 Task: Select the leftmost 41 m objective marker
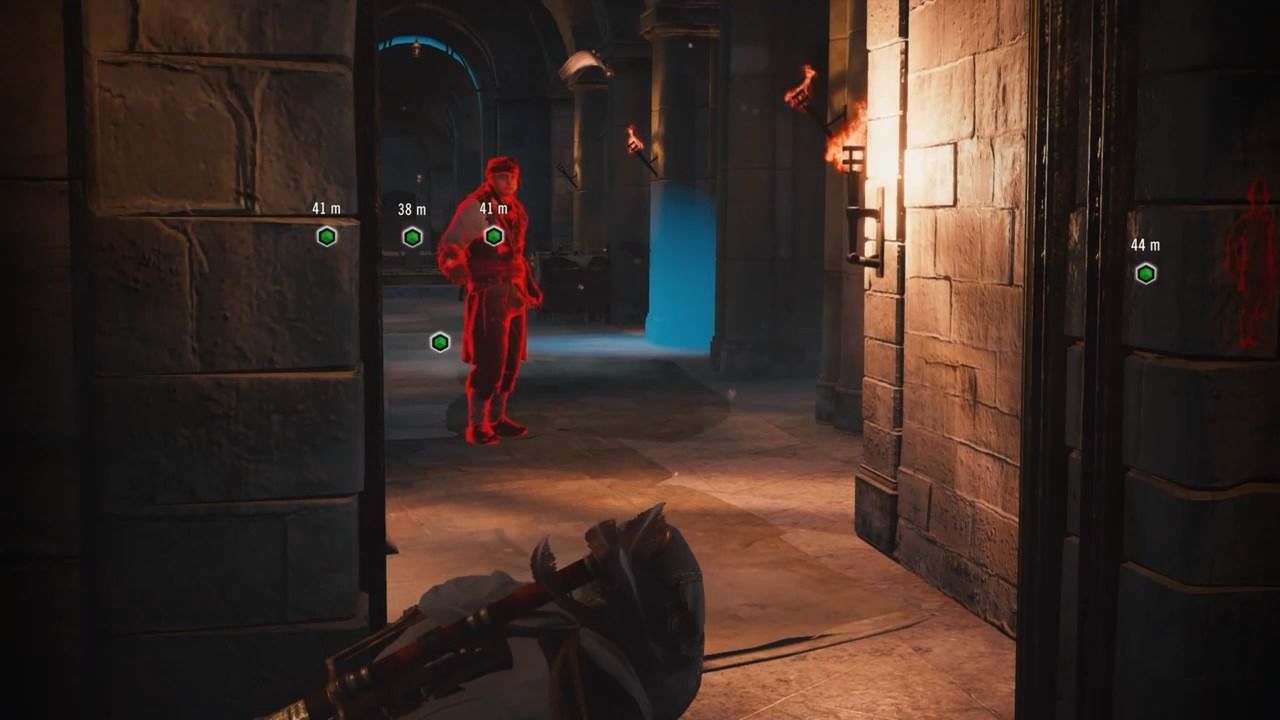(x=326, y=236)
